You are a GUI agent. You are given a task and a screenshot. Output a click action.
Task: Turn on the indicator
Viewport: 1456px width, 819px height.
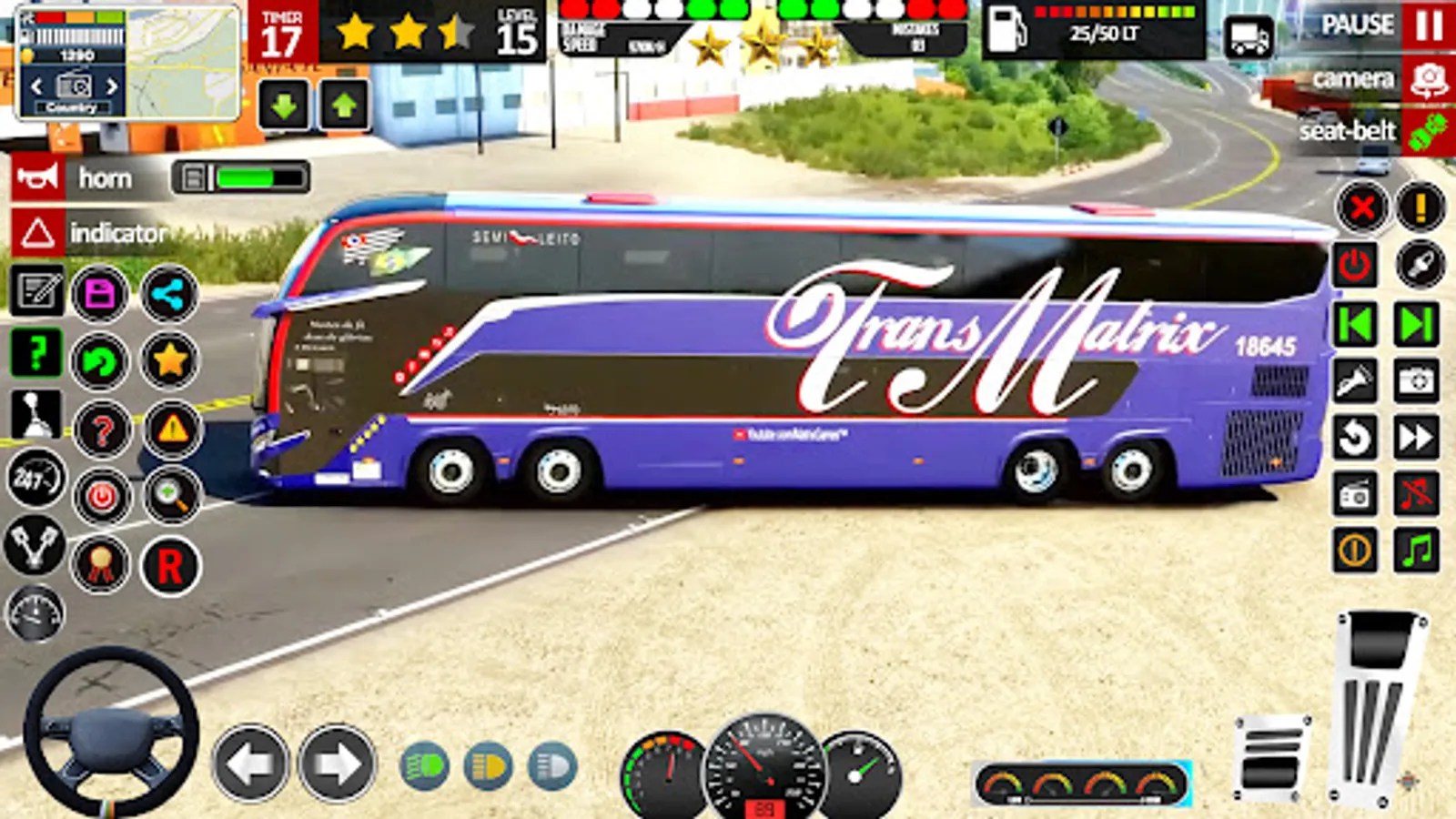(x=37, y=233)
